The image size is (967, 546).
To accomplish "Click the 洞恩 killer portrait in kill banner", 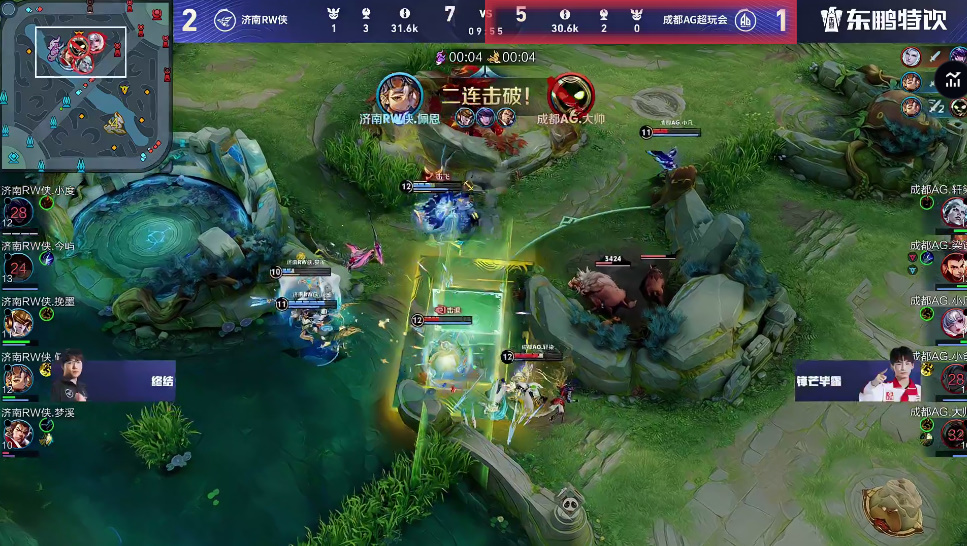I will [399, 94].
